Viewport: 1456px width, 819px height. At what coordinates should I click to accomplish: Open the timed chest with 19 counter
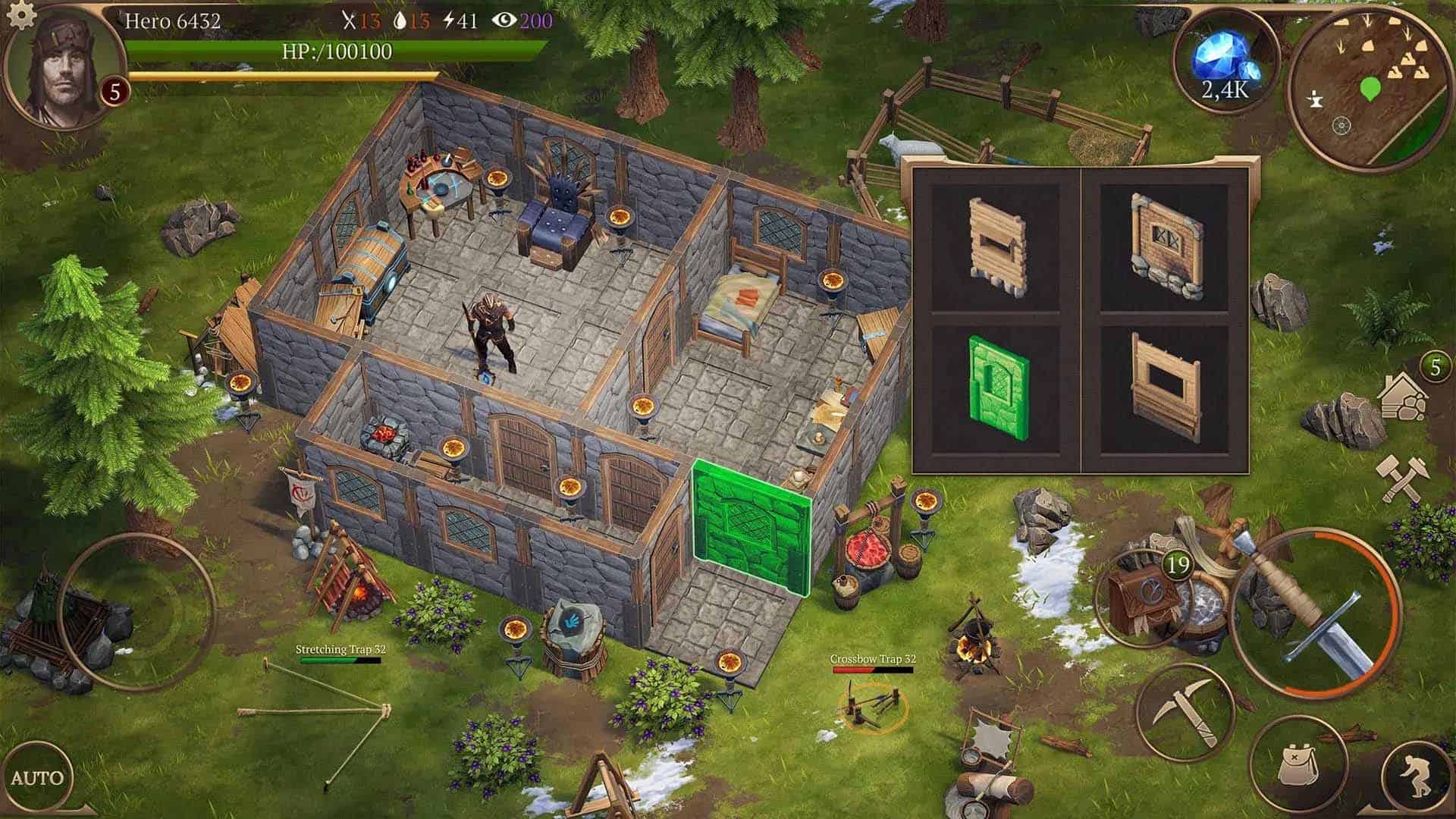coord(1149,599)
